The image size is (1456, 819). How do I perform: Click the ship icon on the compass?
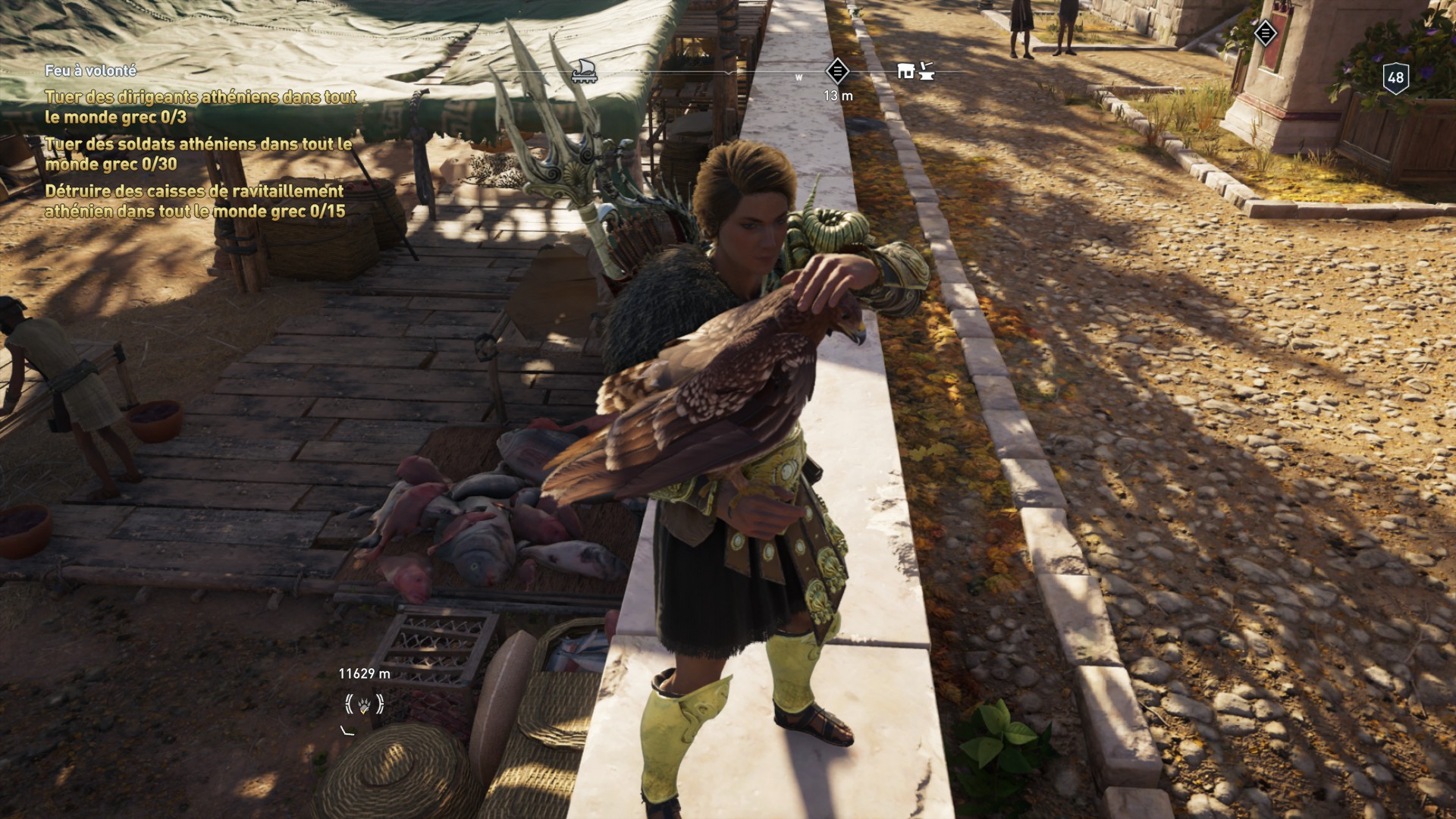coord(584,71)
